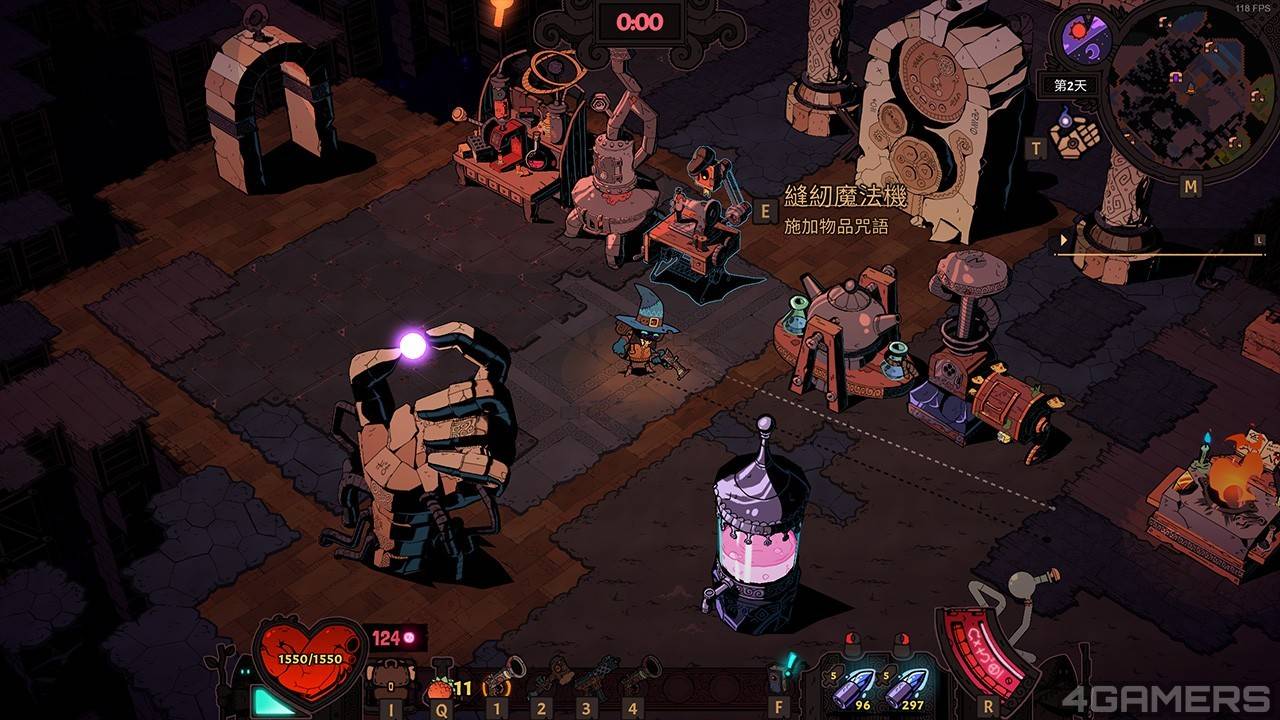
Task: Select the weapon in hotbar slot 2
Action: tap(546, 677)
